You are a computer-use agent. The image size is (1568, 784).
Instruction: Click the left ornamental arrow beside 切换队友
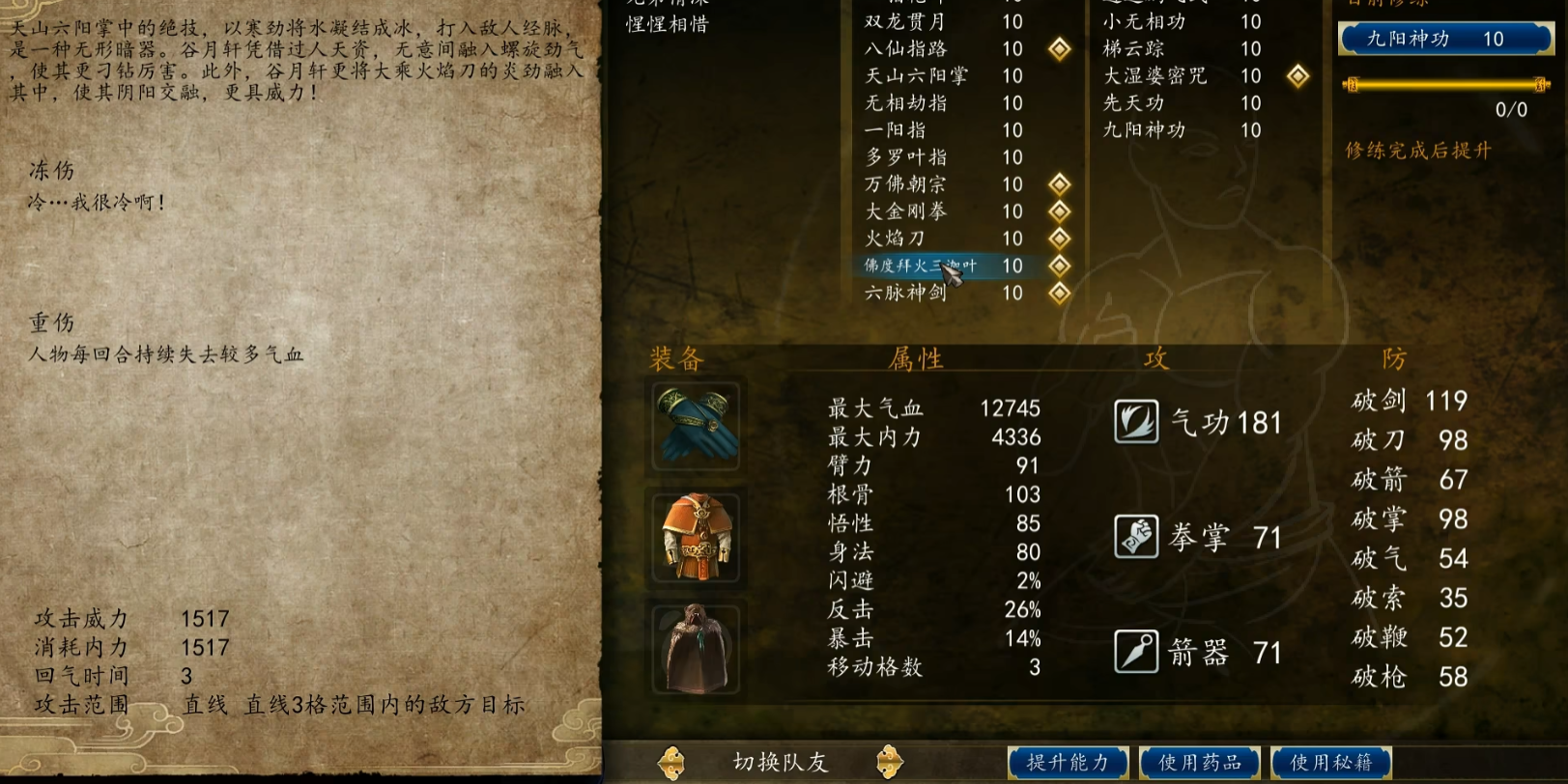(x=670, y=762)
